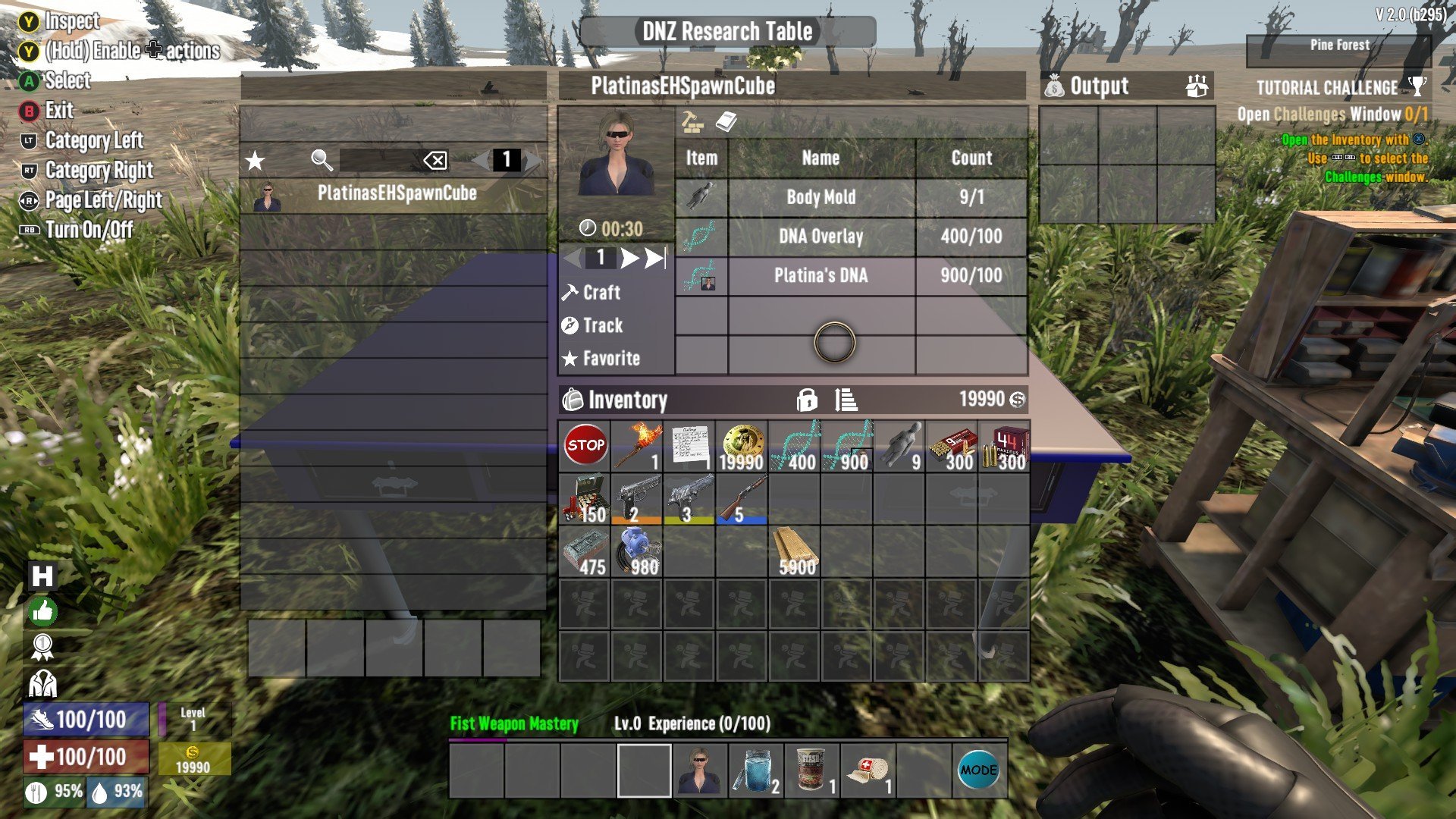Take all items from Output
The image size is (1456, 819).
pos(1197,87)
